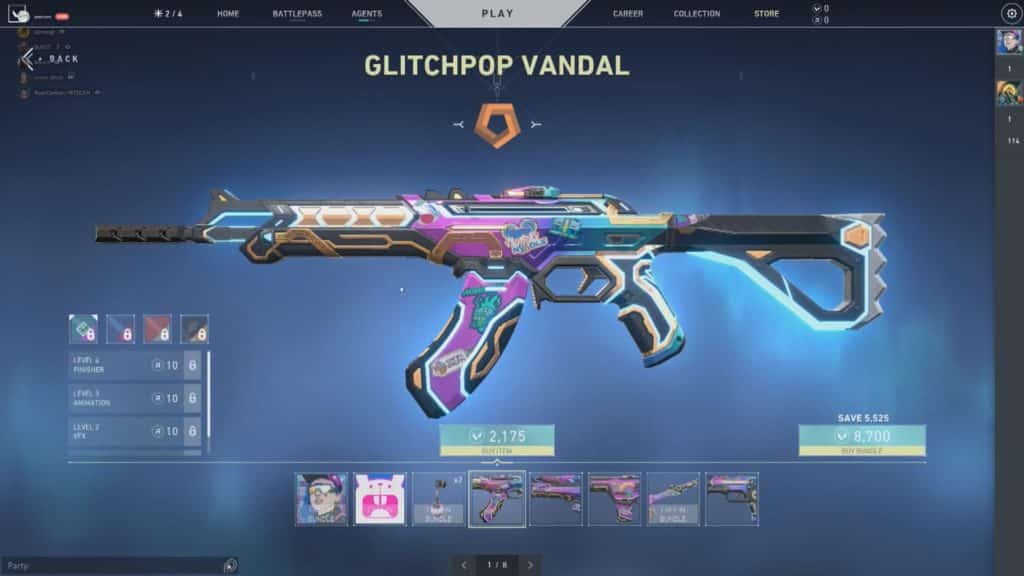The image size is (1024, 576).
Task: Switch to the COLLECTION tab
Action: [x=697, y=14]
